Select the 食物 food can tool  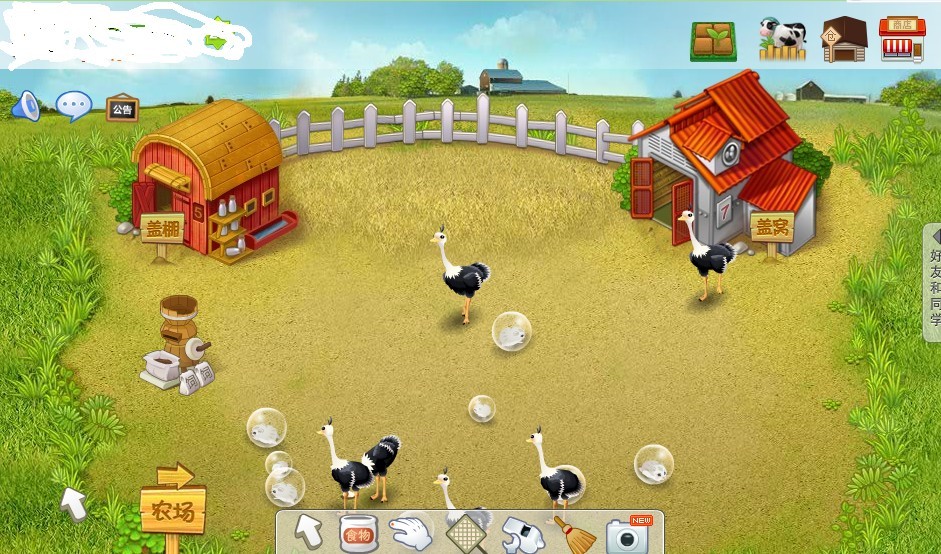pyautogui.click(x=358, y=534)
